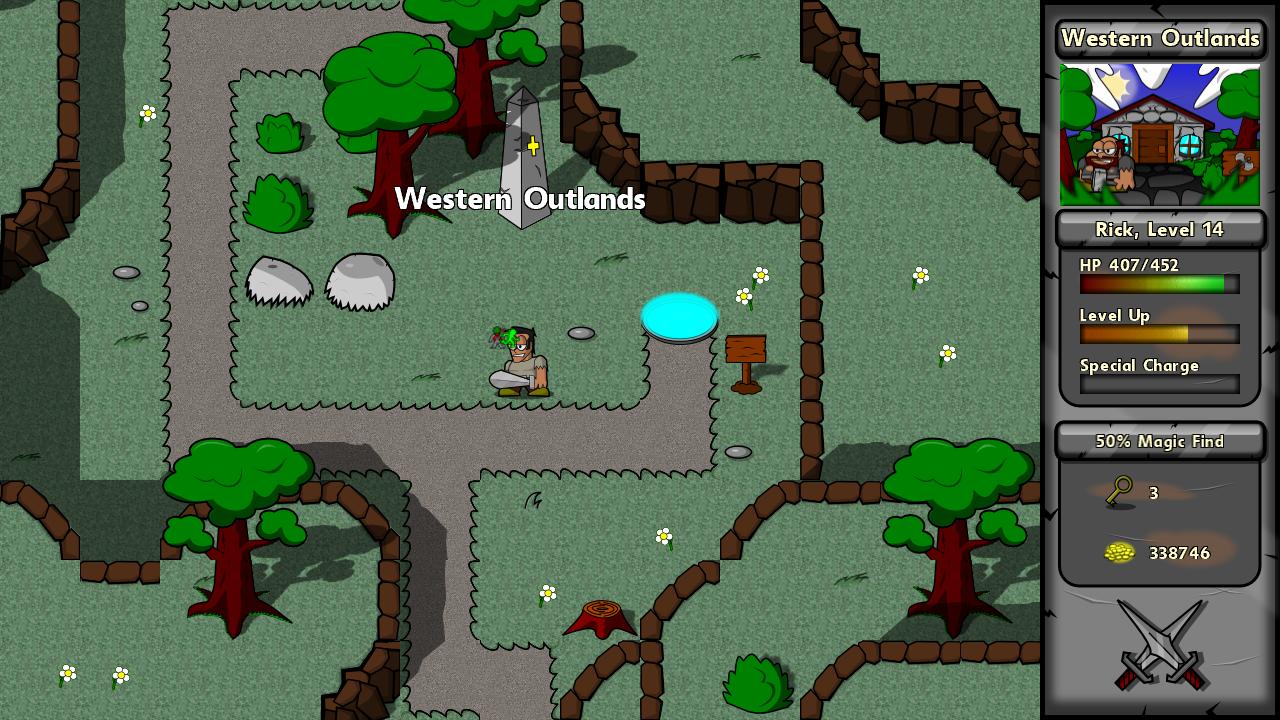Click the gold coins icon
The height and width of the screenshot is (720, 1280).
tap(1119, 552)
